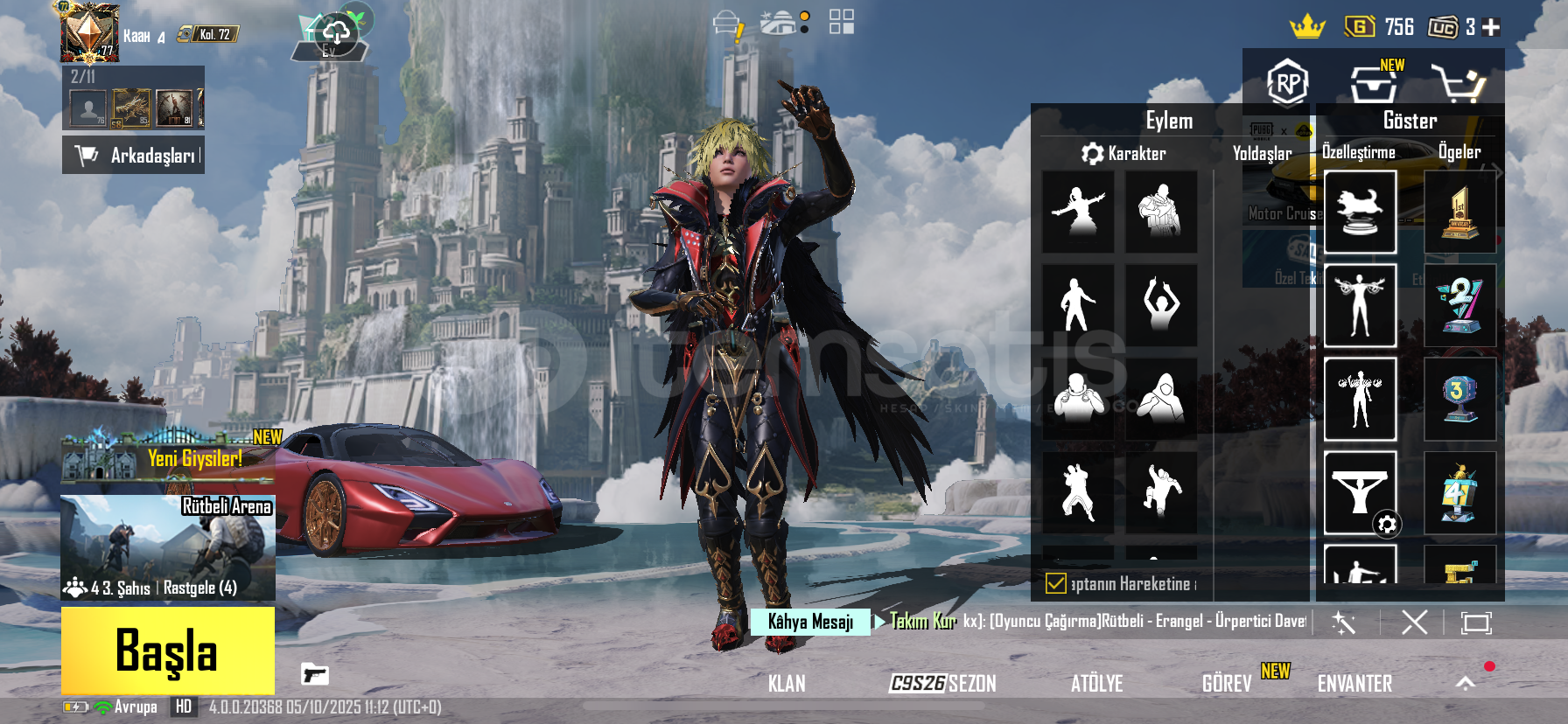Toggle the captain's movement checkbox
Viewport: 1568px width, 724px height.
(x=1056, y=583)
